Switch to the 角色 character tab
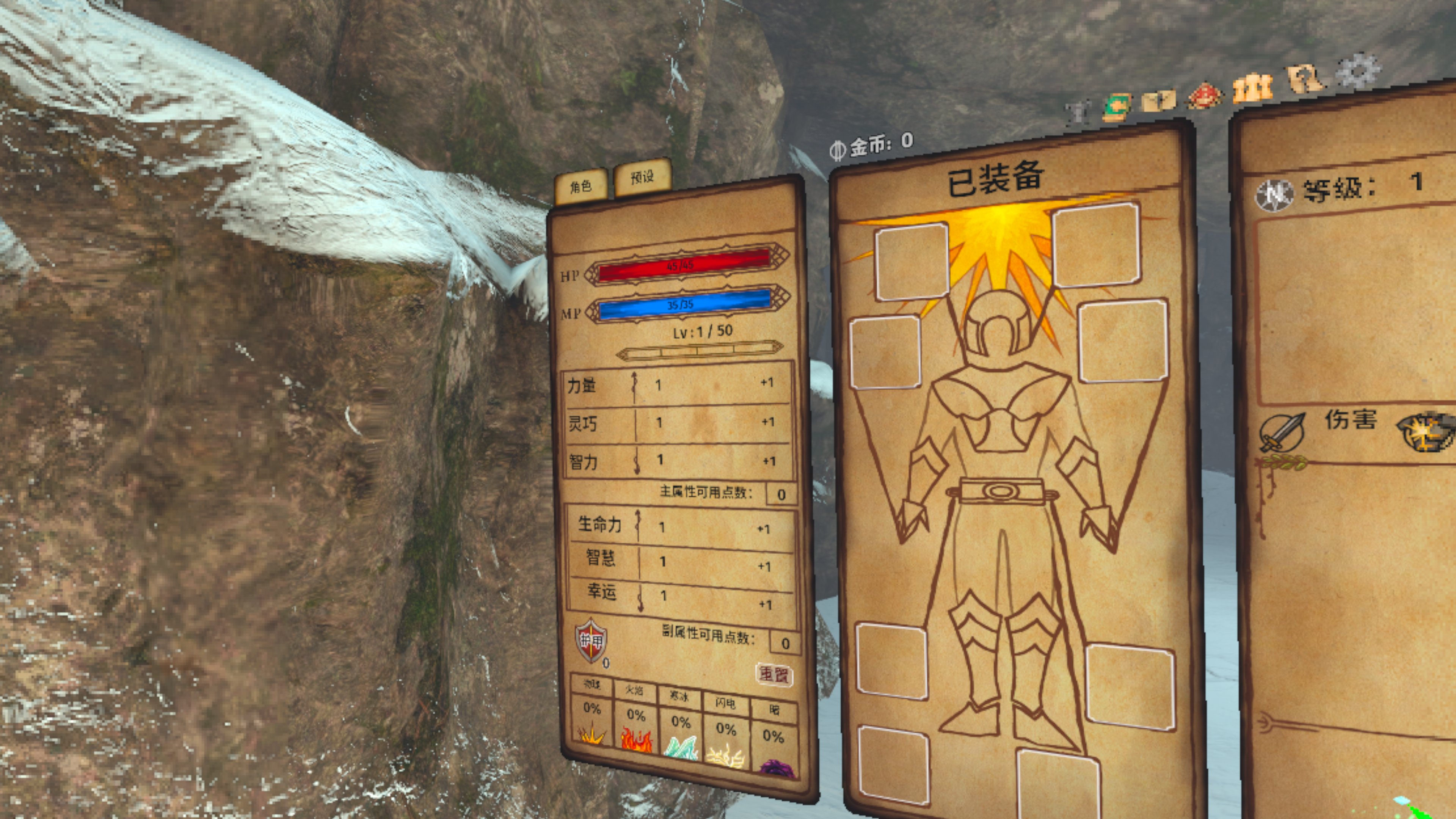 coord(581,186)
